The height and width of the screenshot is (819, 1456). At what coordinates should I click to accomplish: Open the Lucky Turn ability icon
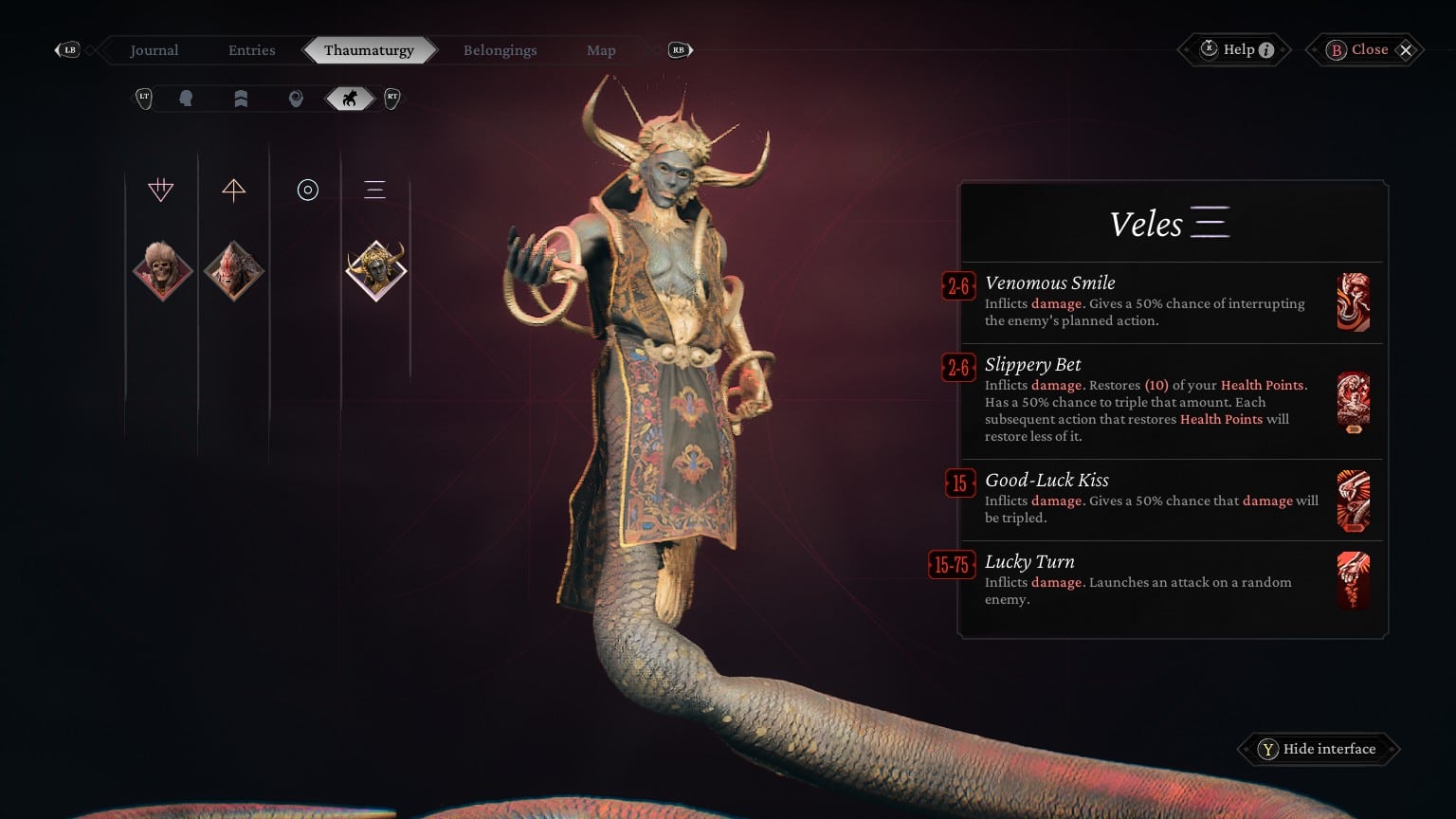click(x=1354, y=580)
